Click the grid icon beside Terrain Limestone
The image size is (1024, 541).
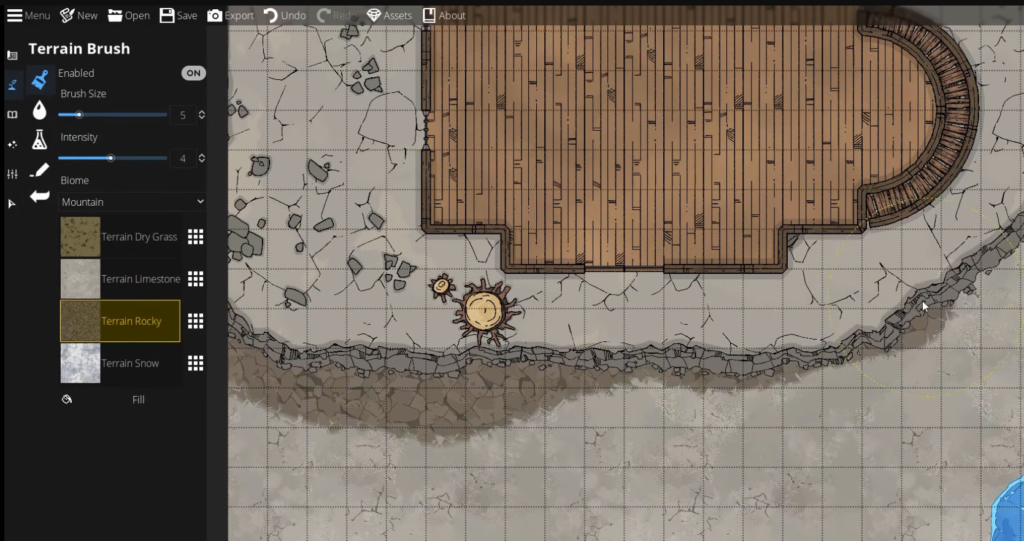coord(196,279)
